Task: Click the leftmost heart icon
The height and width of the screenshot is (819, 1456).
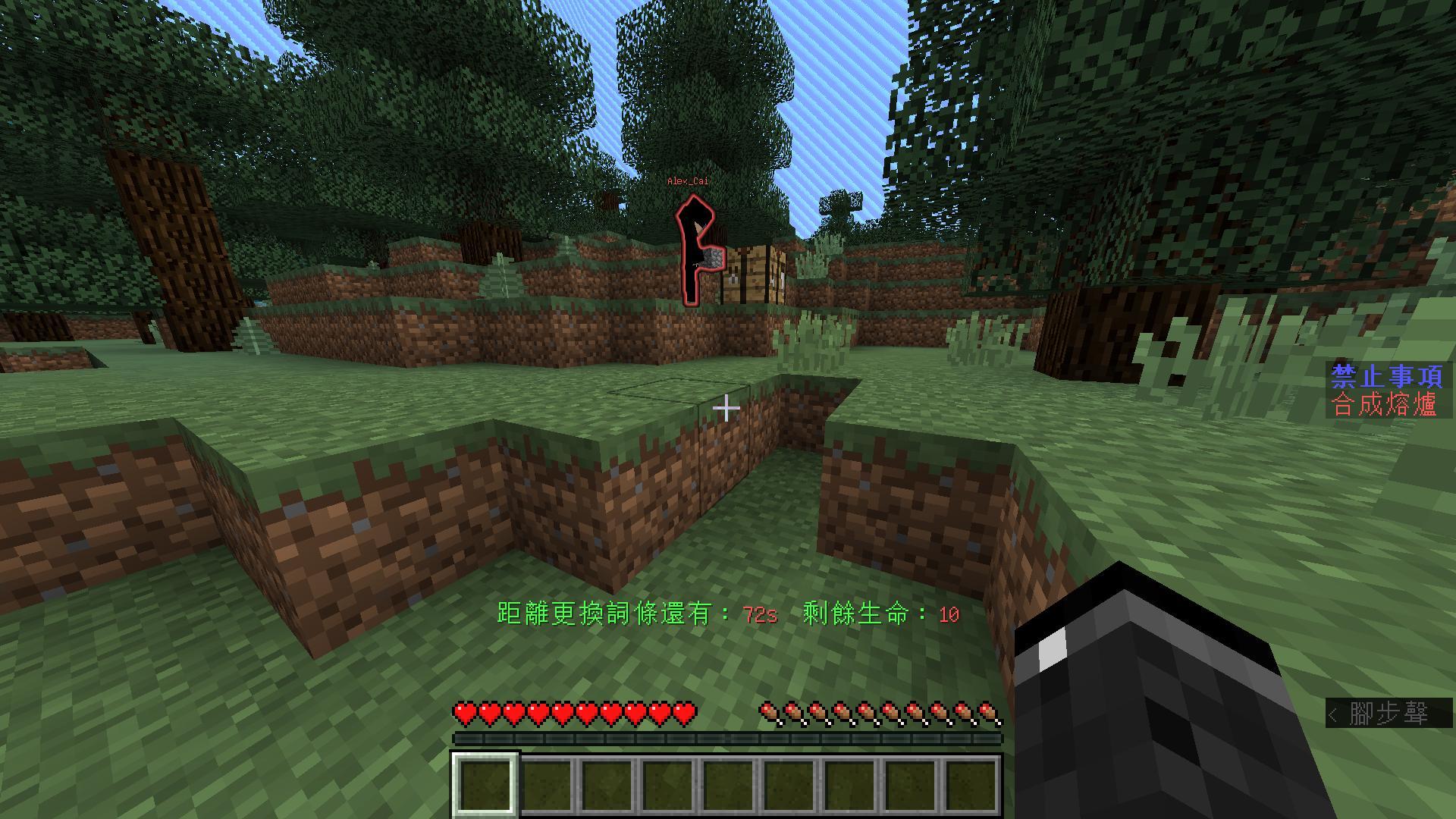Action: (463, 711)
